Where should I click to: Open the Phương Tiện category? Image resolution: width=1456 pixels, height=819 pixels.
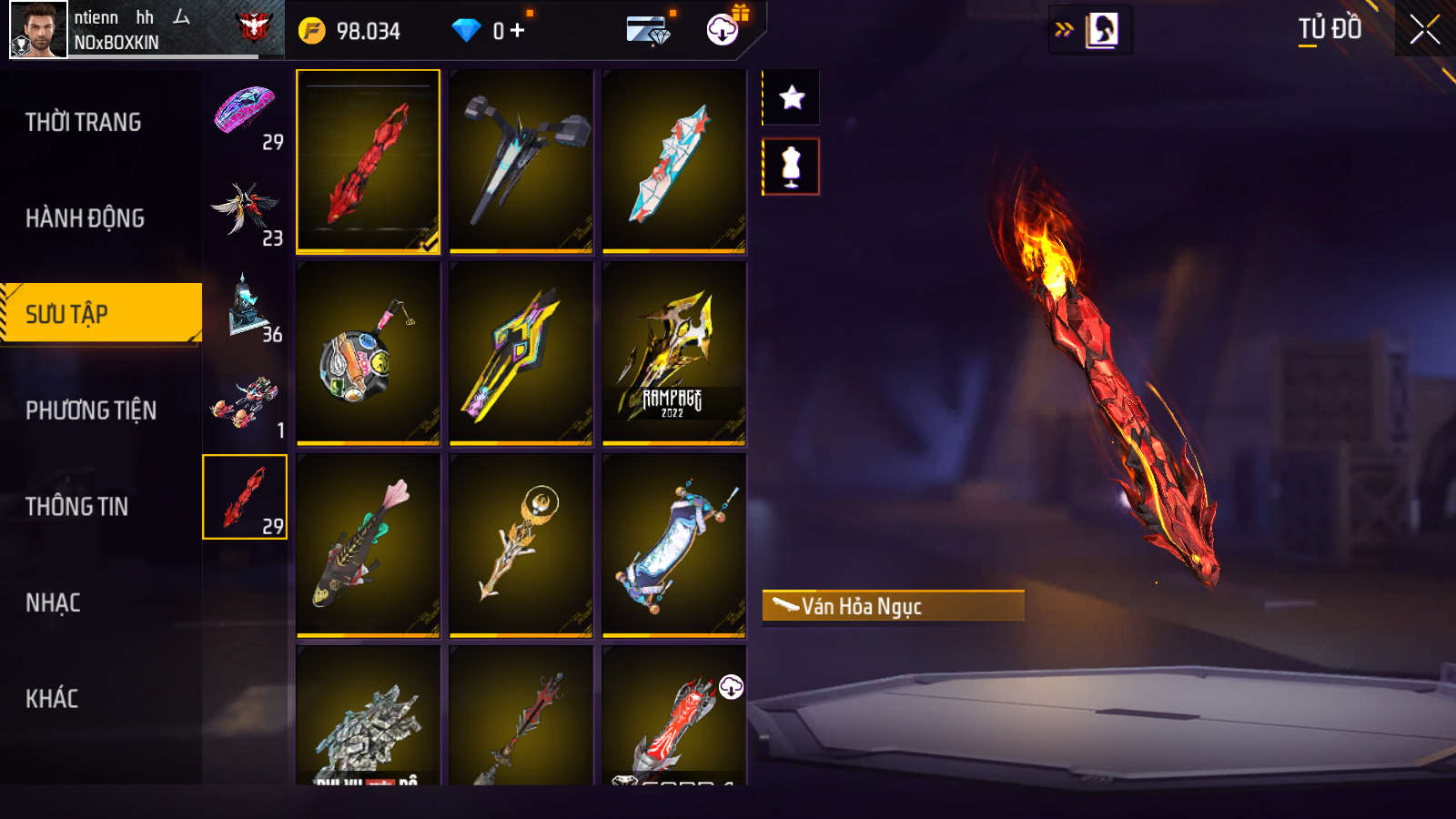pos(91,410)
